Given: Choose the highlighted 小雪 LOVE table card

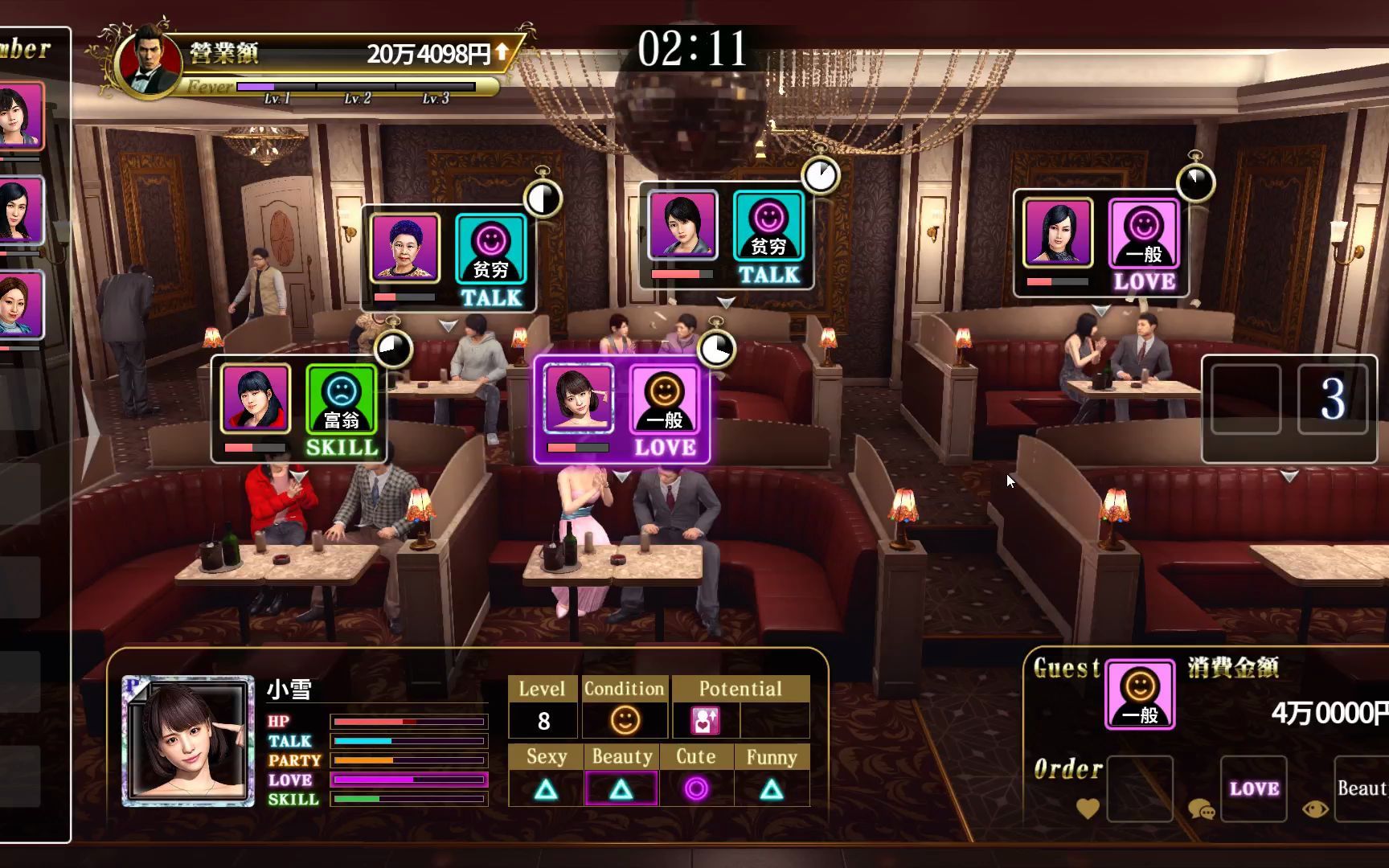Looking at the screenshot, I should point(621,410).
